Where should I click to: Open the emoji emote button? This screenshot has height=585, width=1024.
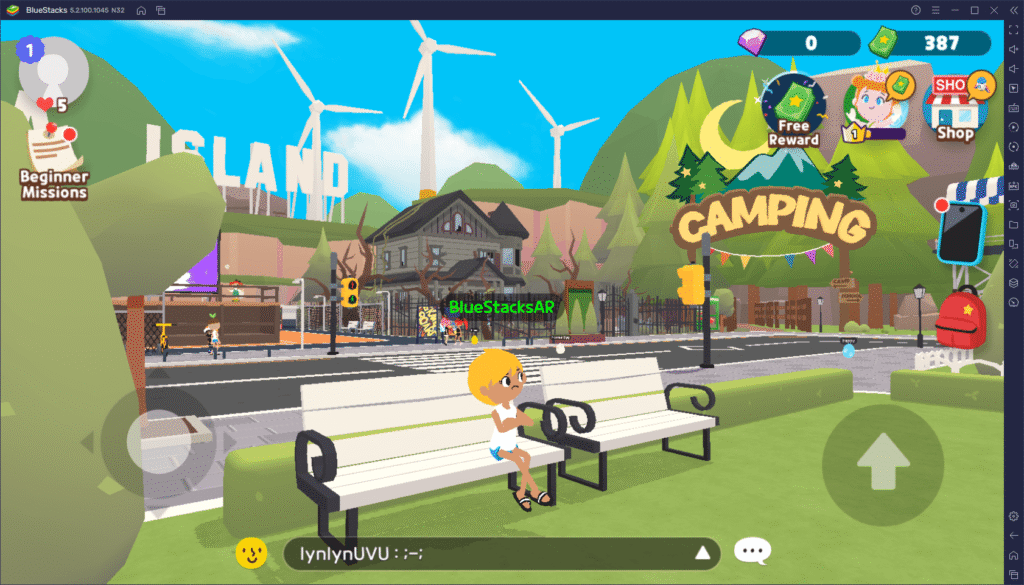coord(251,552)
